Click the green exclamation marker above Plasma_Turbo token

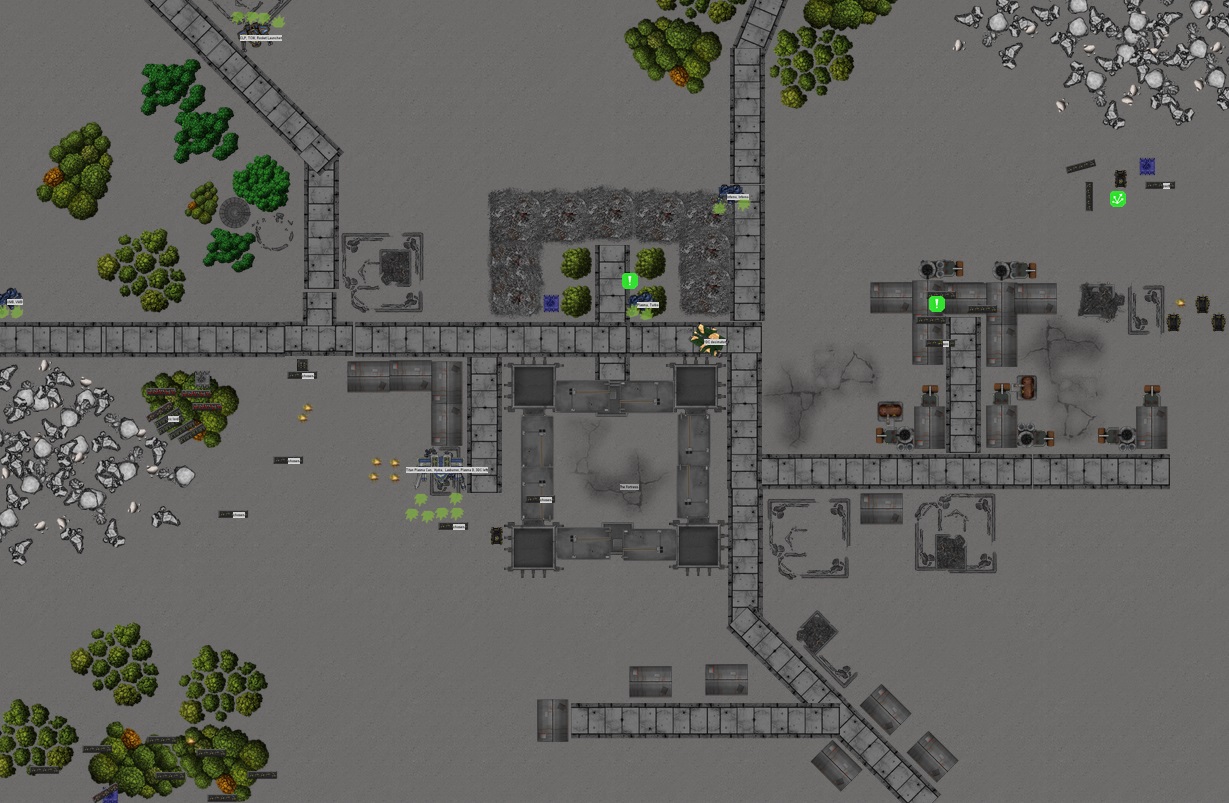click(629, 282)
